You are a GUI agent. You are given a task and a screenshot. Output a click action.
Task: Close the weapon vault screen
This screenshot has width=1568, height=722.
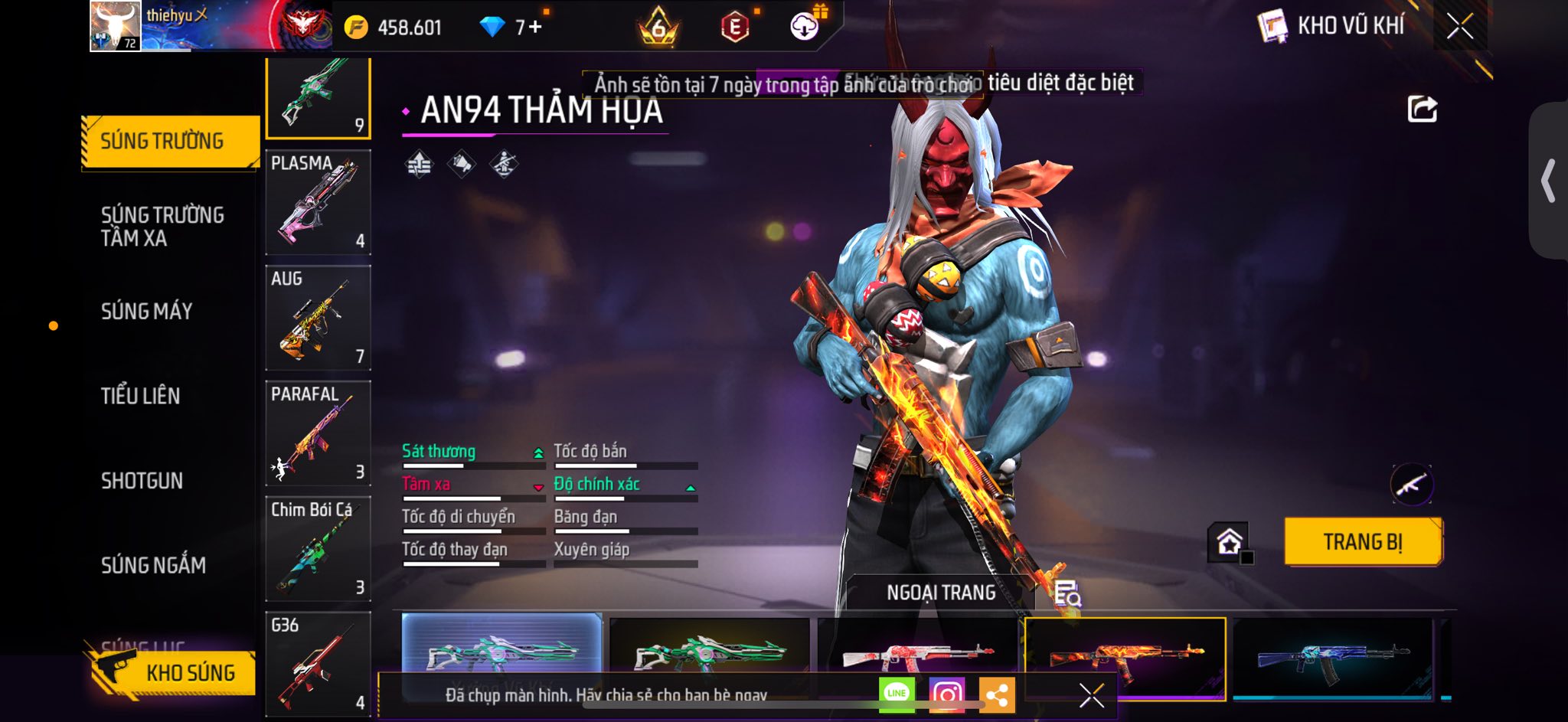point(1459,27)
